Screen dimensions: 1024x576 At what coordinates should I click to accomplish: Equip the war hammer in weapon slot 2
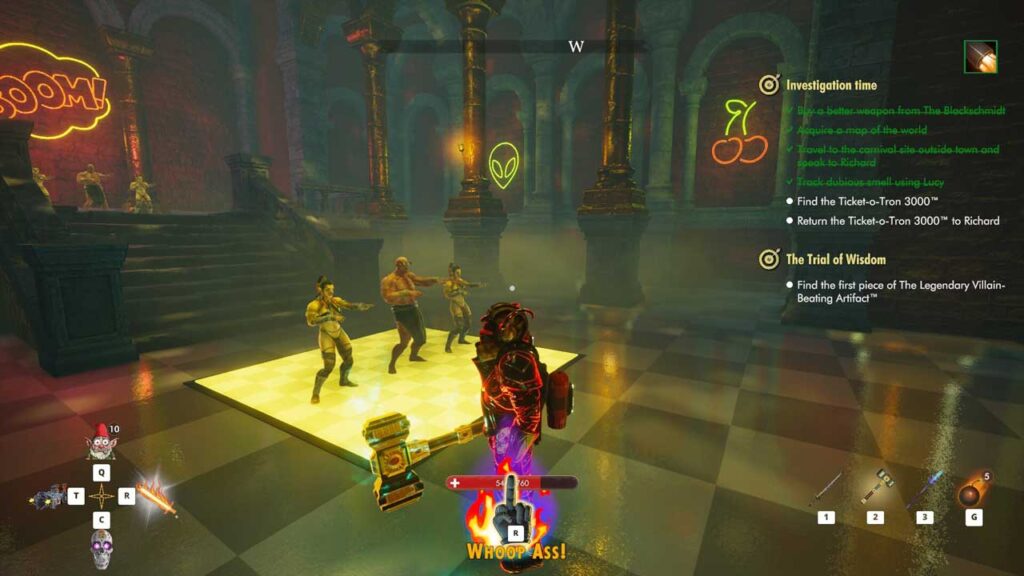pyautogui.click(x=876, y=486)
